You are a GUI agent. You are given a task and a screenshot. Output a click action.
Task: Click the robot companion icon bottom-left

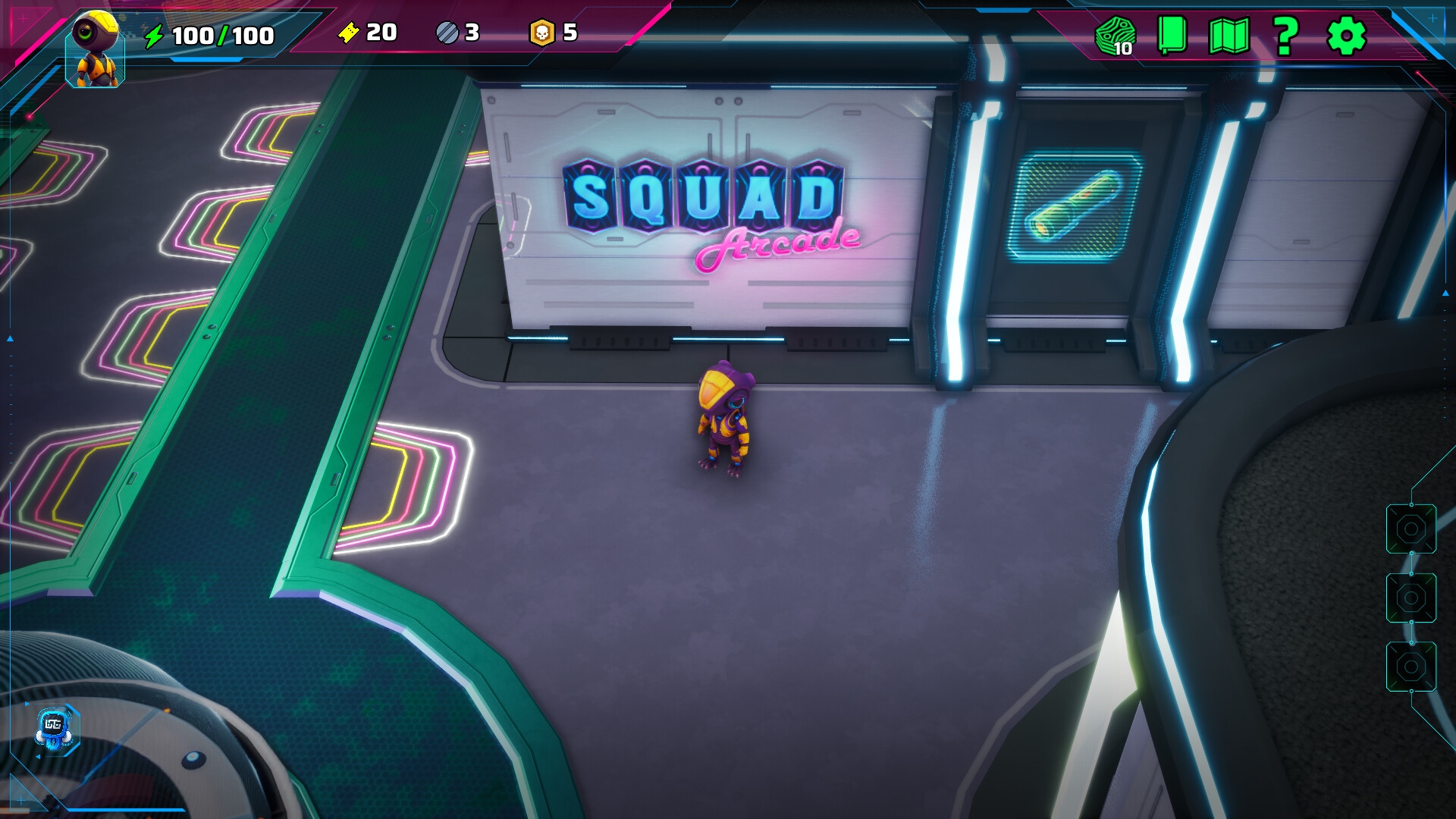[x=53, y=729]
